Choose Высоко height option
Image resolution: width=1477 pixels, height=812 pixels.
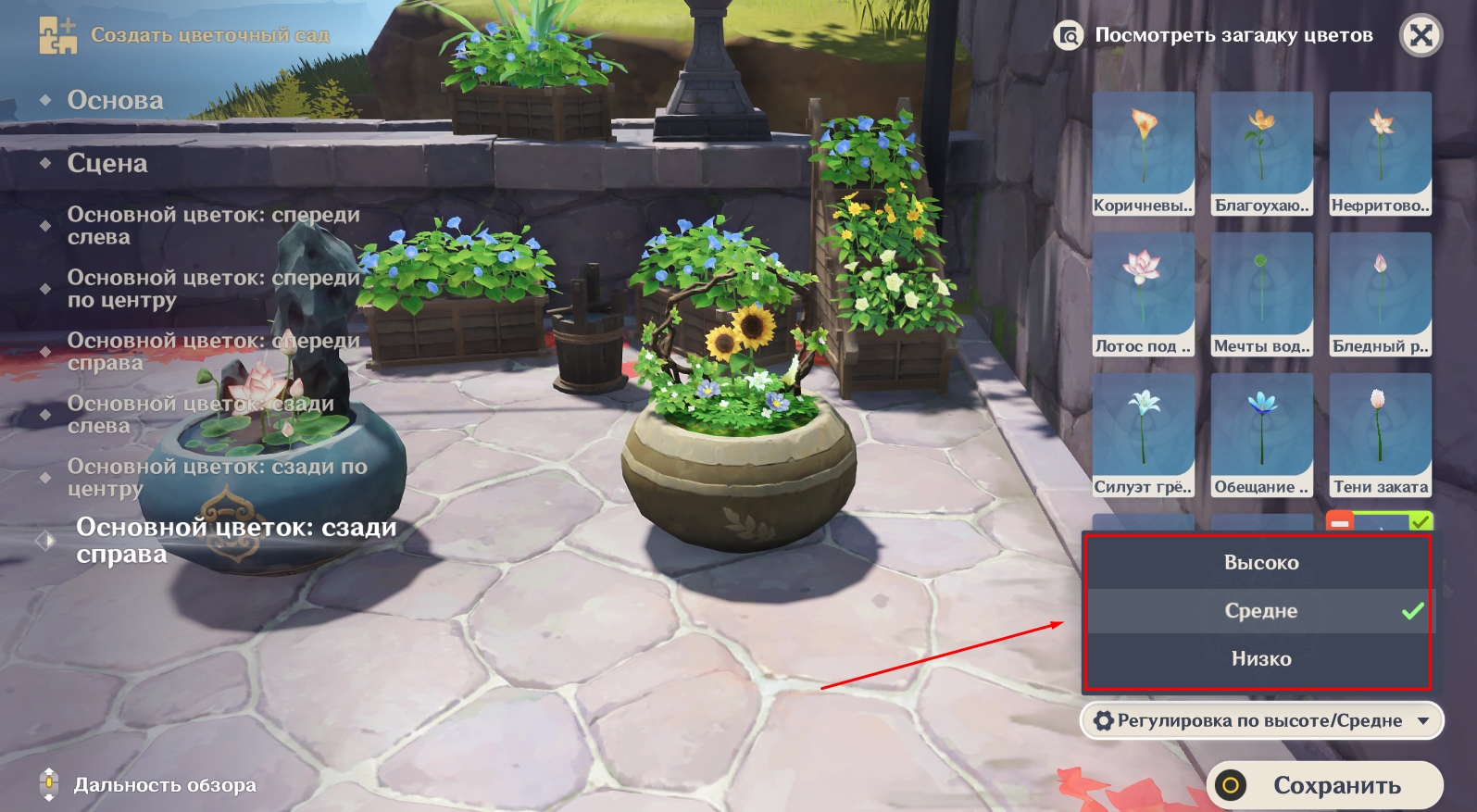point(1260,563)
